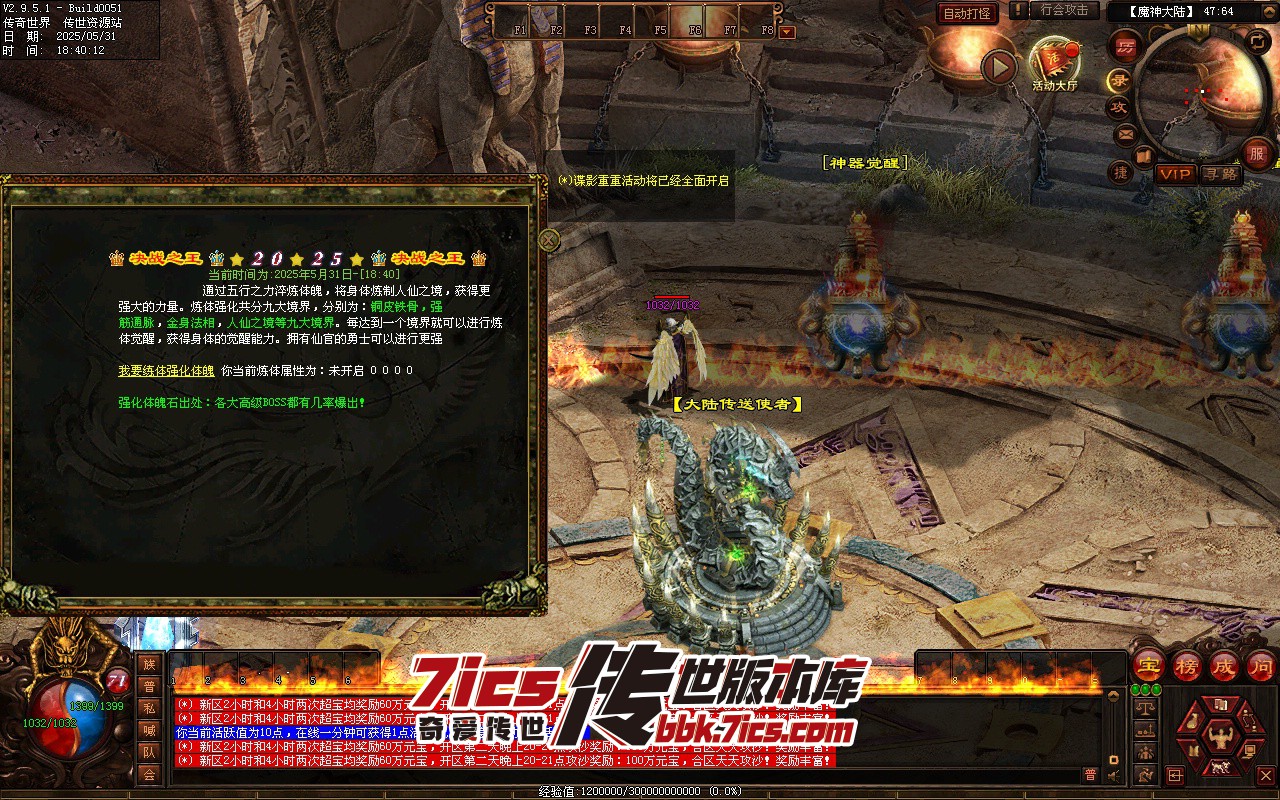Switch chat to the 队 team channel

click(149, 752)
